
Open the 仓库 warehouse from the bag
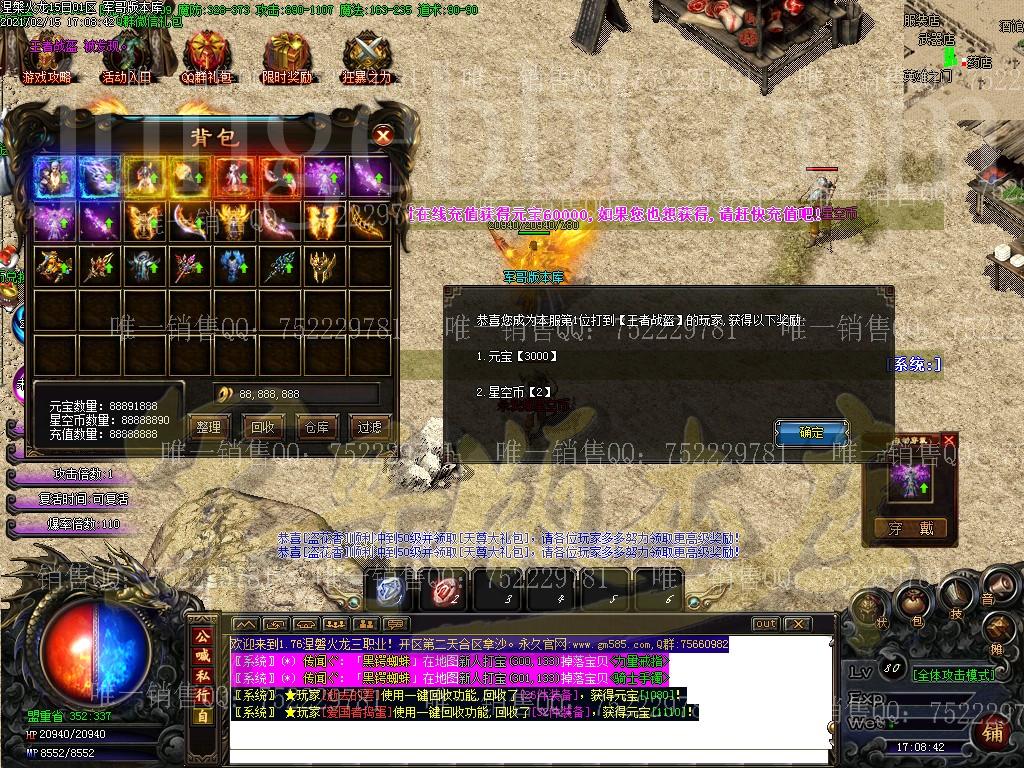tap(316, 427)
